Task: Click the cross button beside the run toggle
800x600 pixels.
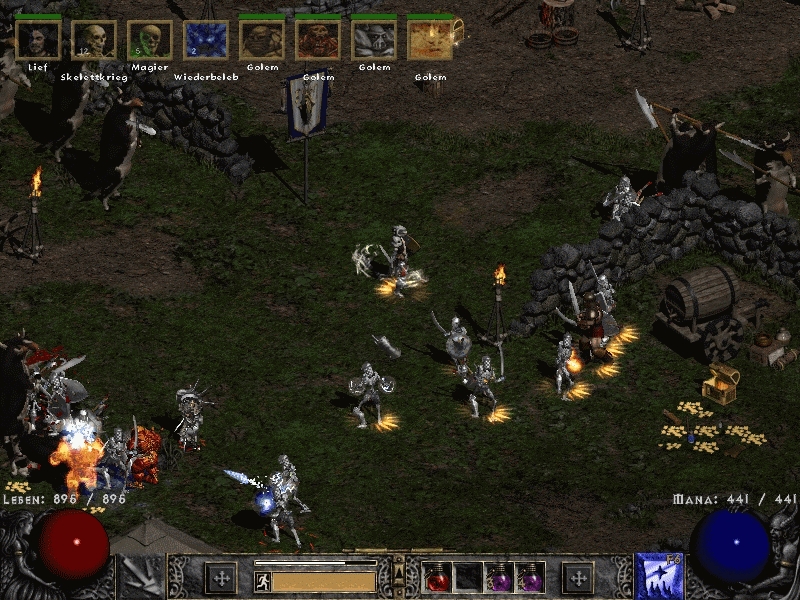Action: click(220, 578)
